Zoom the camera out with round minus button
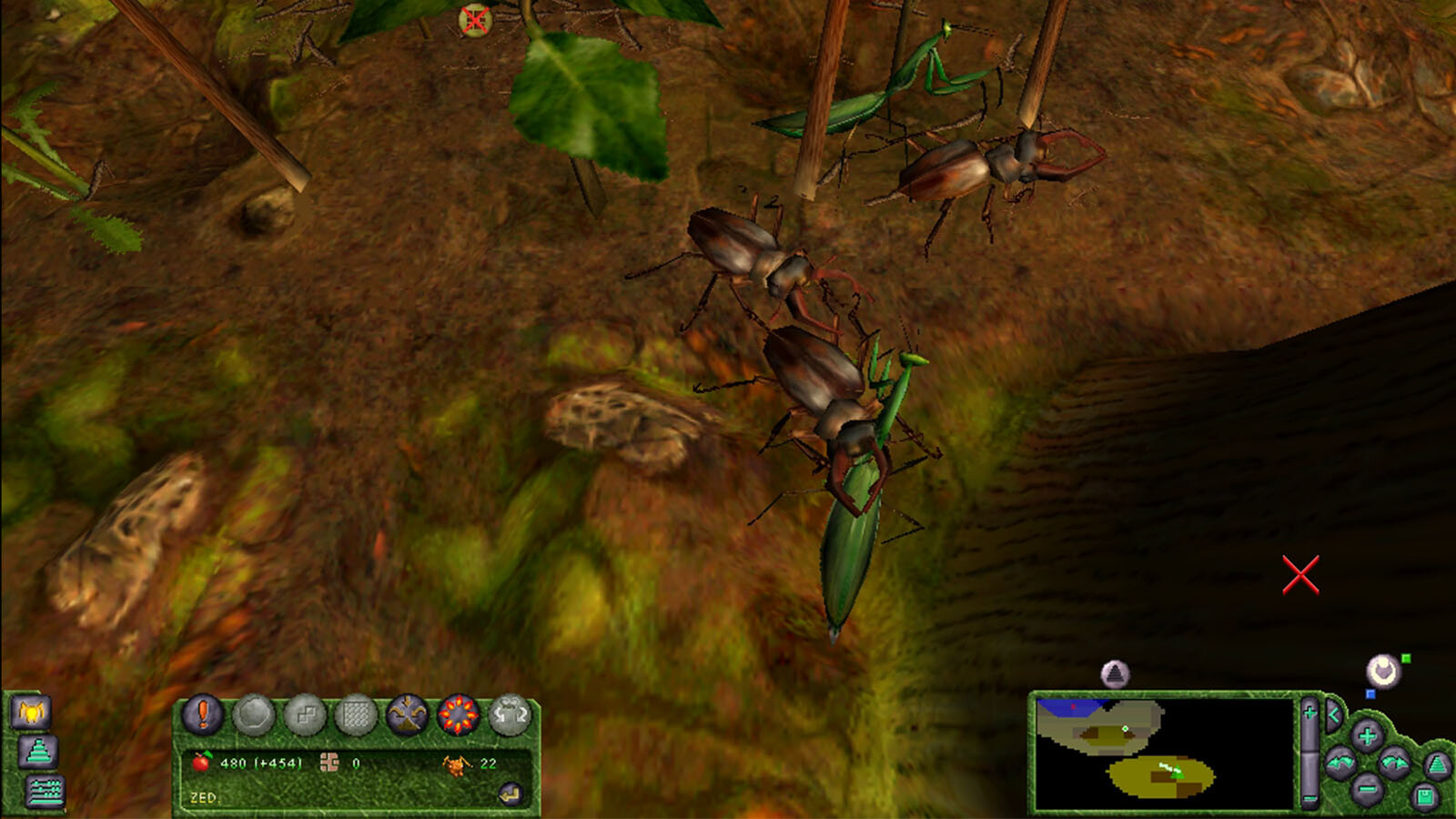The height and width of the screenshot is (819, 1456). [x=1367, y=788]
